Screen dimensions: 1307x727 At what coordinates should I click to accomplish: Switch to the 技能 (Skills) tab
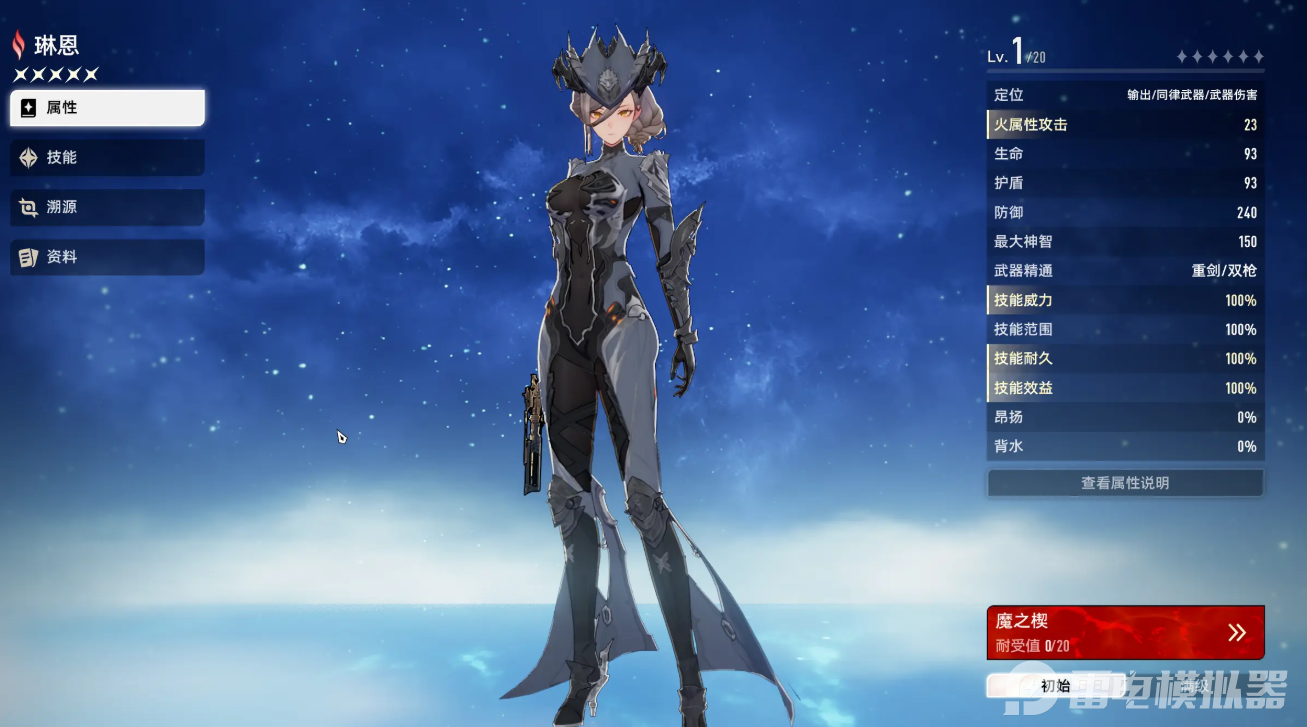[107, 158]
